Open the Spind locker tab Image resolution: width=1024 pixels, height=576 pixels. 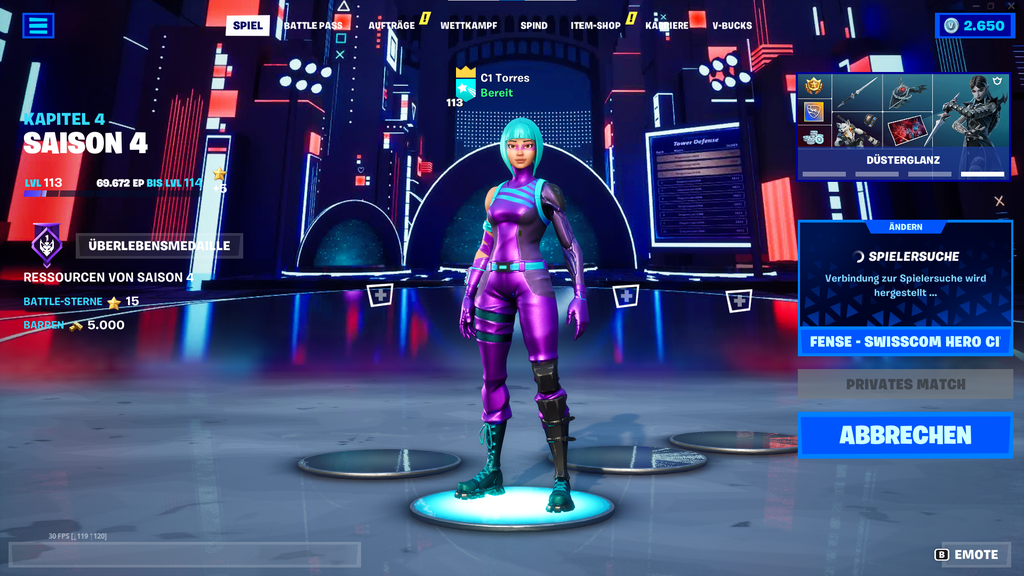point(534,25)
